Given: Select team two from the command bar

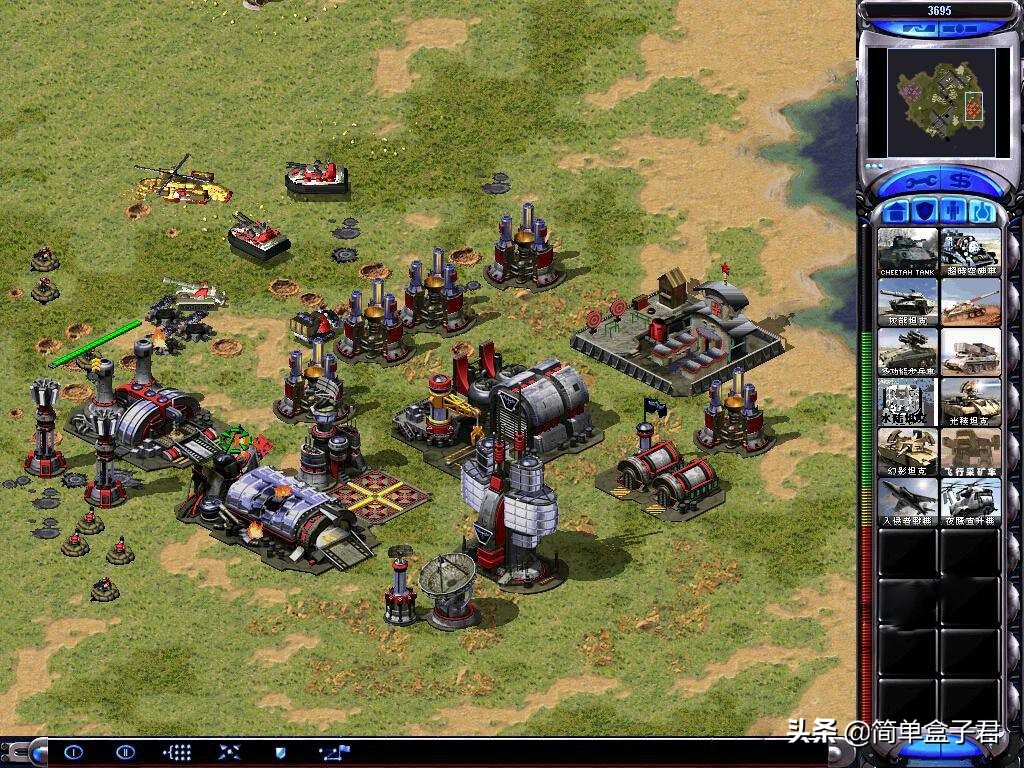Looking at the screenshot, I should [125, 752].
